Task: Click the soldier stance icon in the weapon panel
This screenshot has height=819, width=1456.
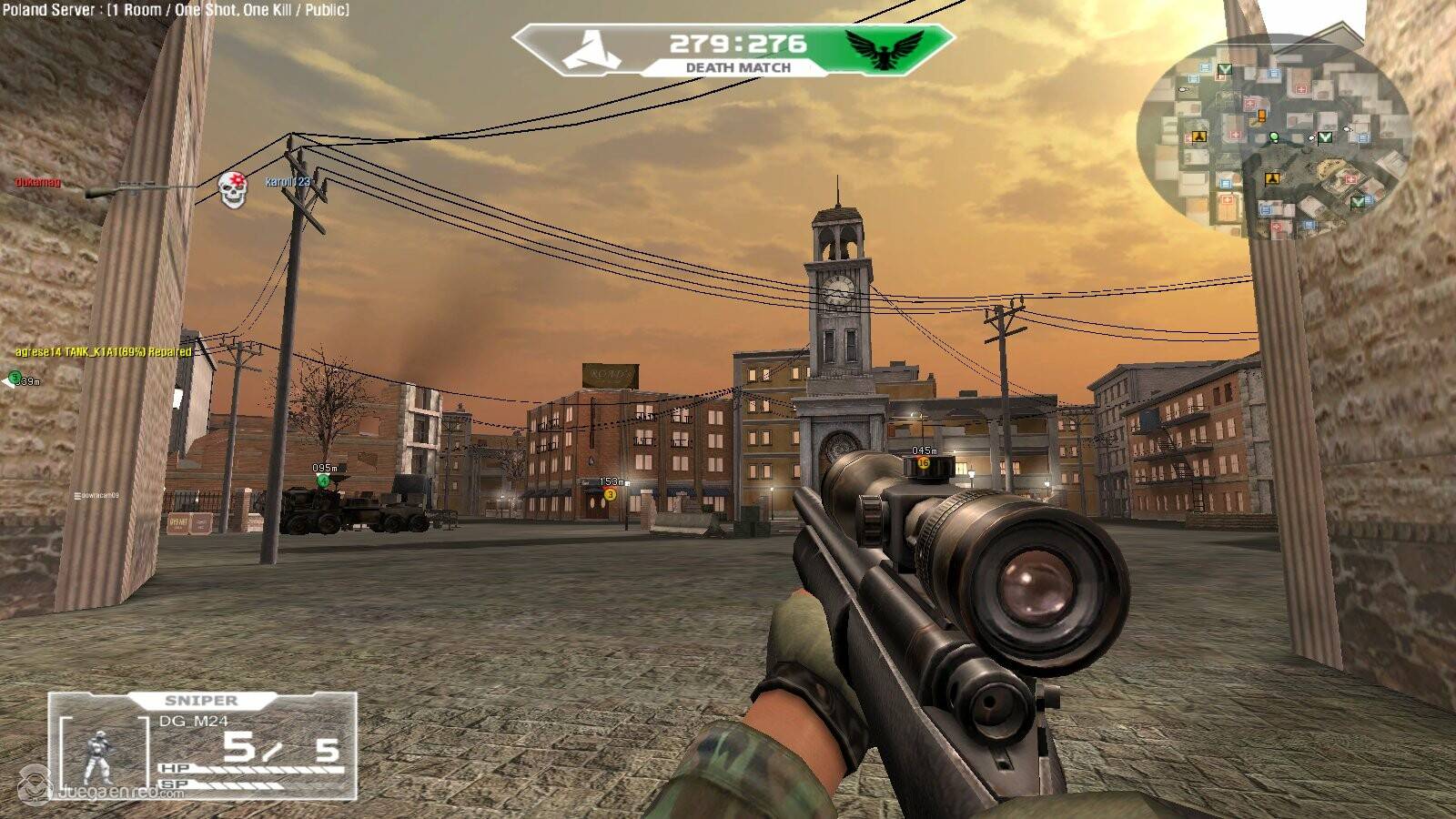Action: click(95, 755)
